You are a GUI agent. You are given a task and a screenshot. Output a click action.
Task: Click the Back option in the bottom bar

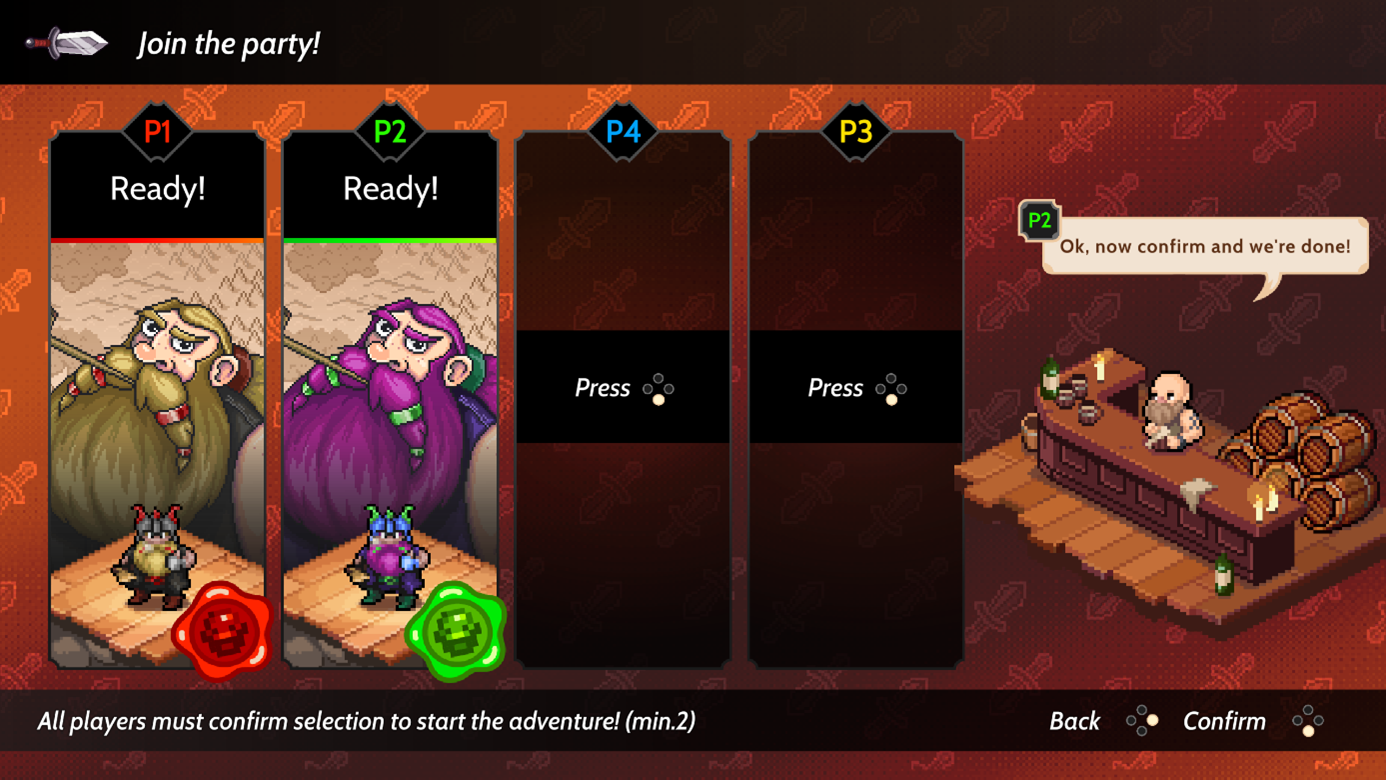(x=1074, y=720)
